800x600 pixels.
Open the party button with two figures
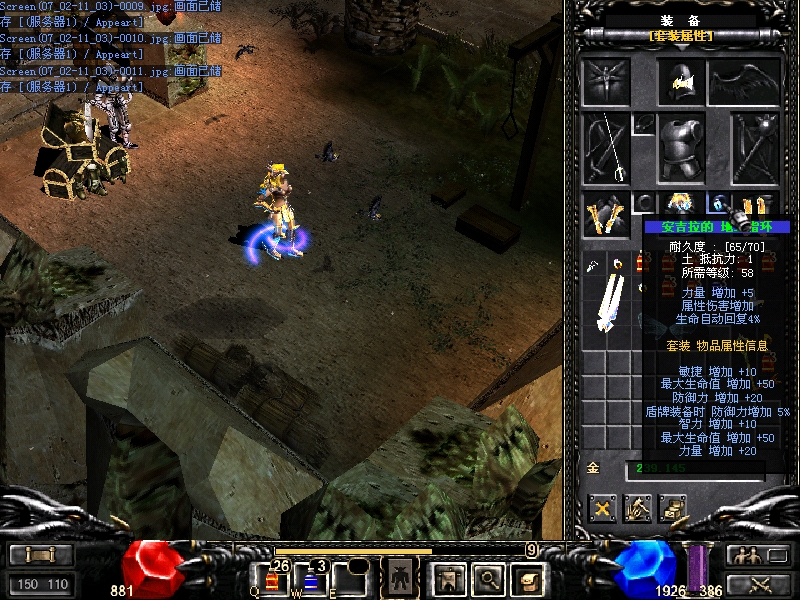[x=744, y=555]
